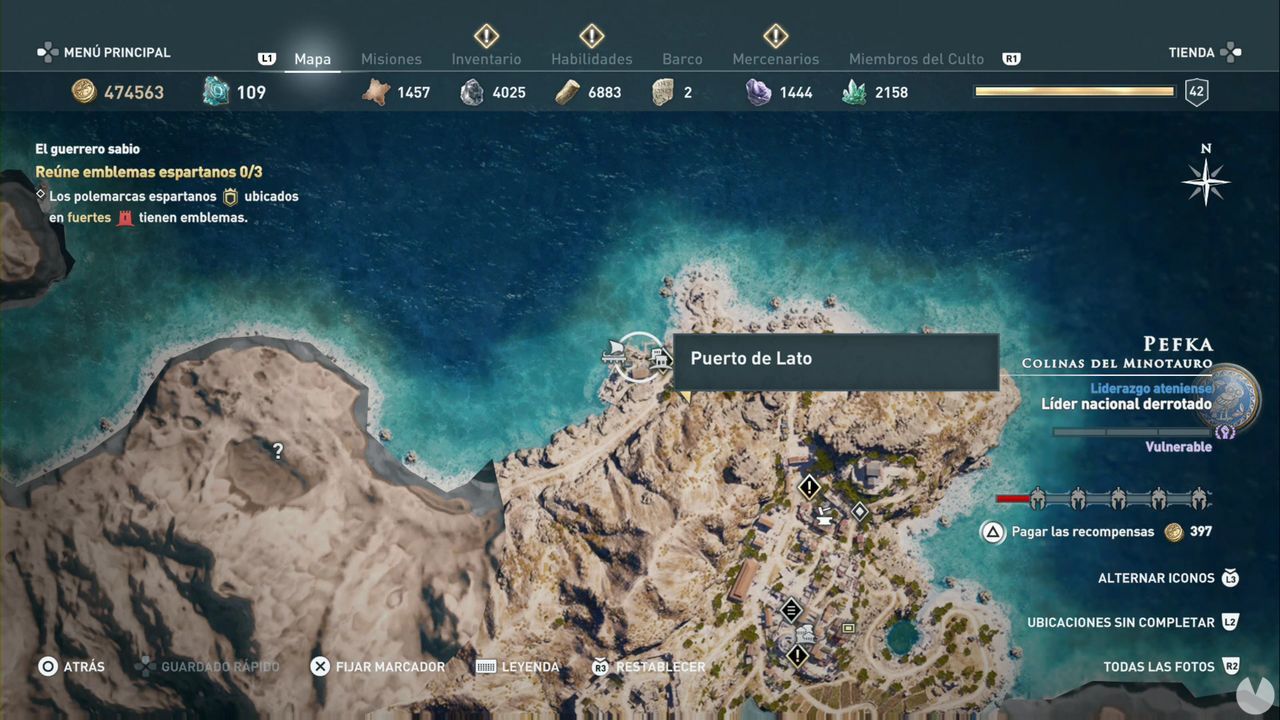Toggle Alternar Iconos

pos(1156,578)
